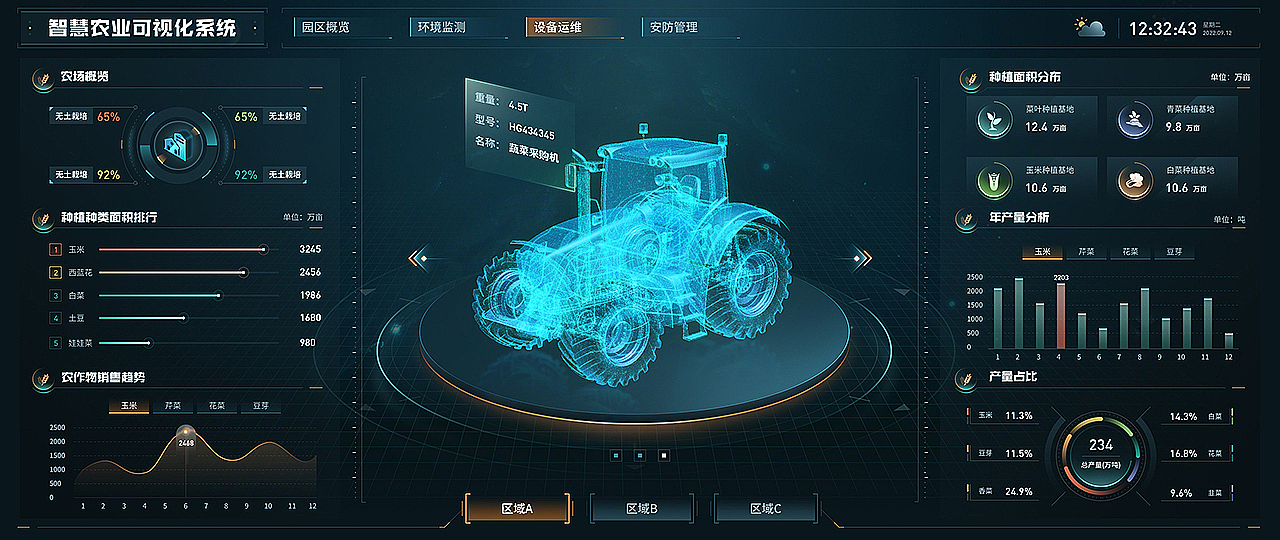Click the right arrow beside the tractor model
Screen dimensions: 1280x540
[x=860, y=259]
